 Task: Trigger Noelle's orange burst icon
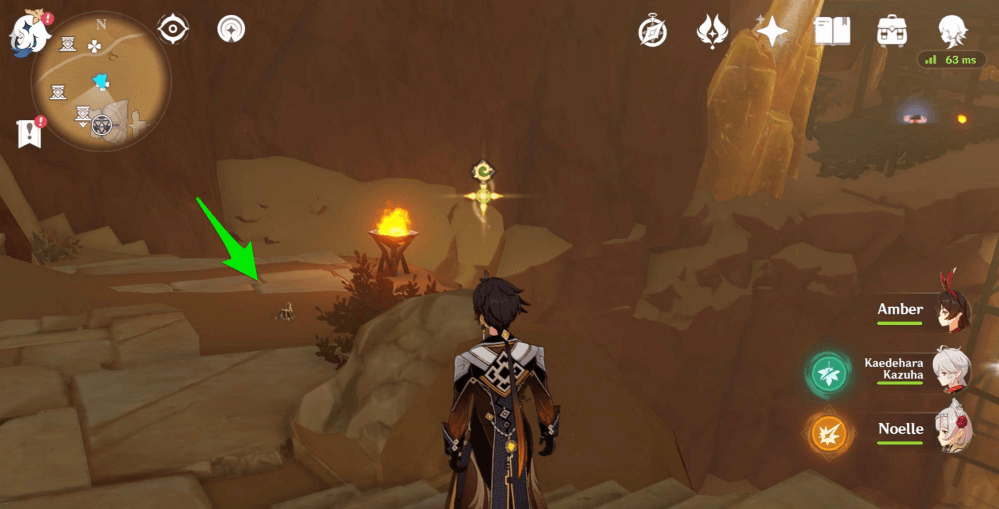tap(829, 433)
